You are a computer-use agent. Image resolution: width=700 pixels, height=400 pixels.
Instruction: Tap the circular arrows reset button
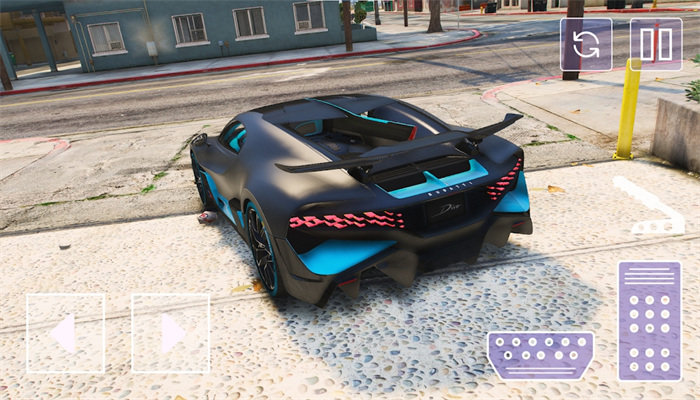pos(585,45)
